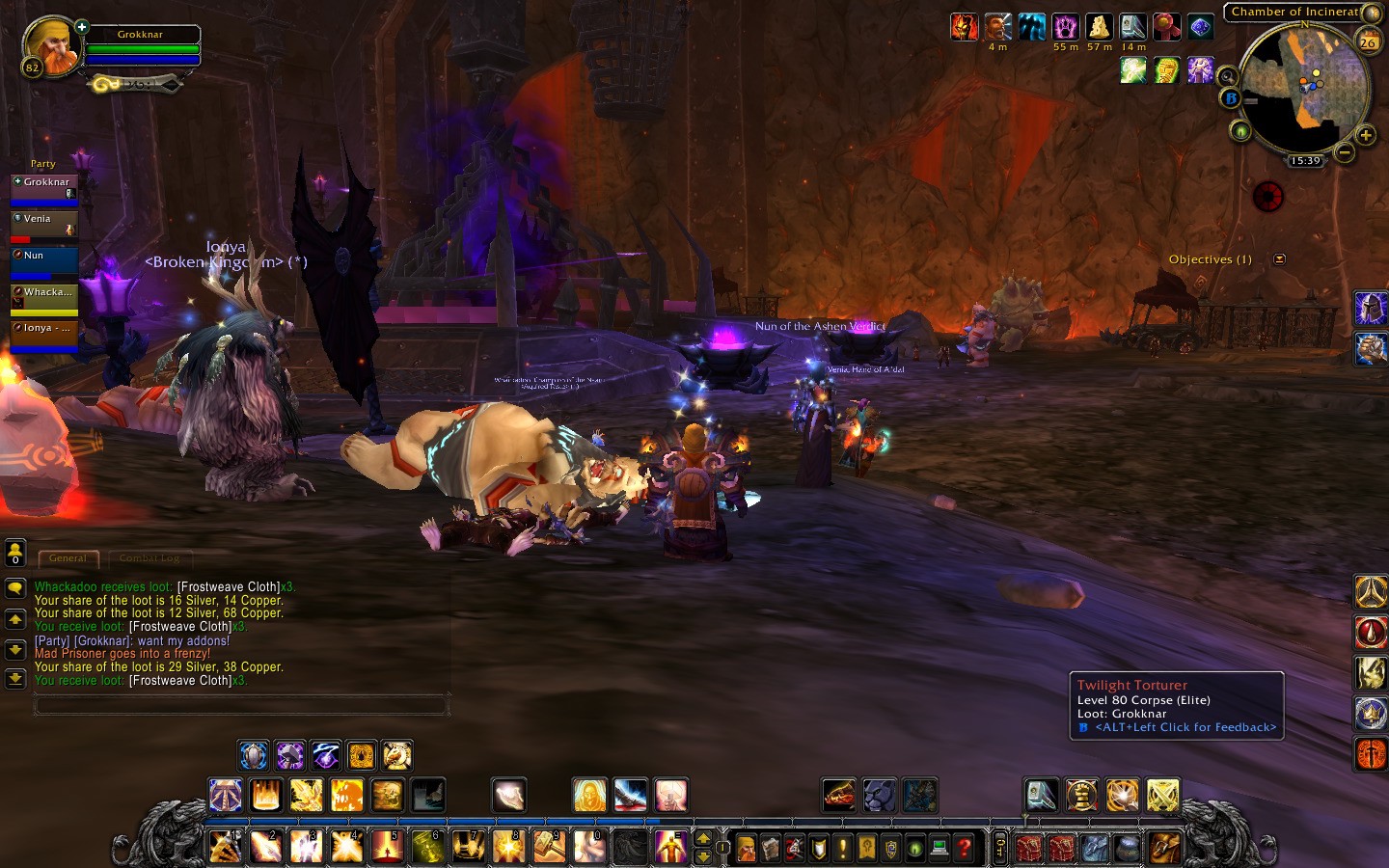Open the chat speech-bubble menu

(15, 587)
